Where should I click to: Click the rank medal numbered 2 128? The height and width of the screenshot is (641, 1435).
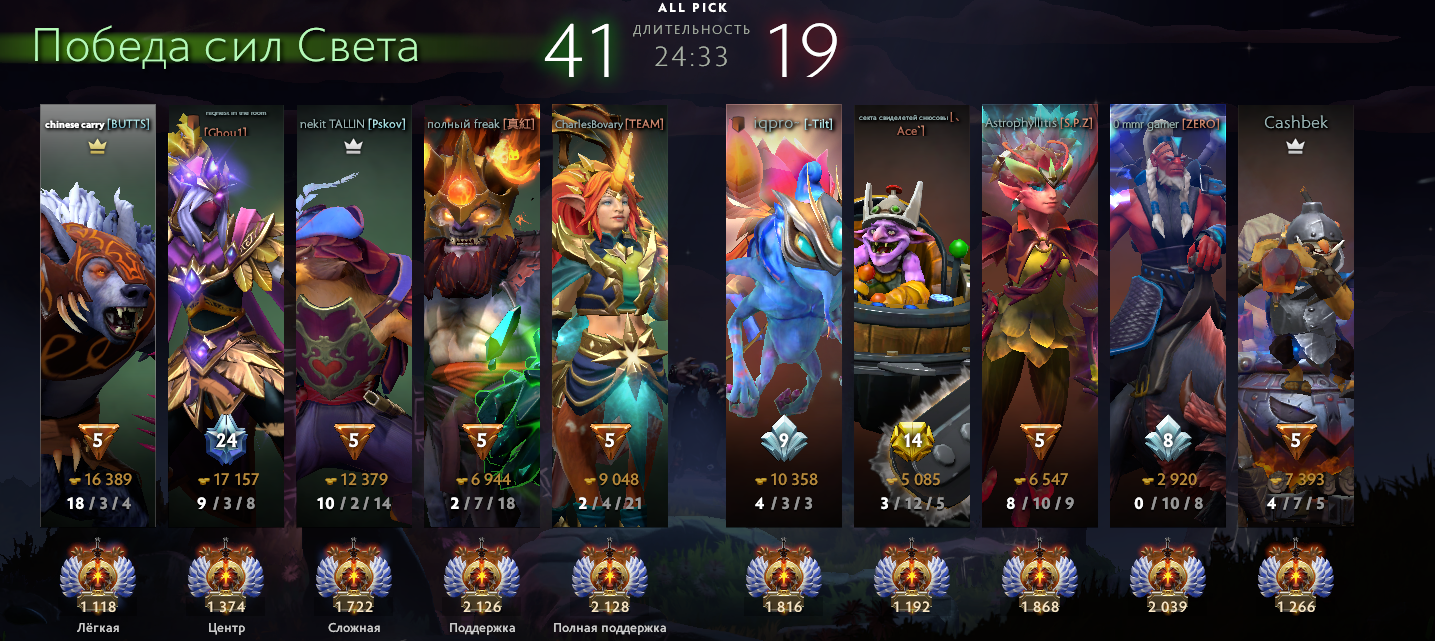(x=610, y=573)
